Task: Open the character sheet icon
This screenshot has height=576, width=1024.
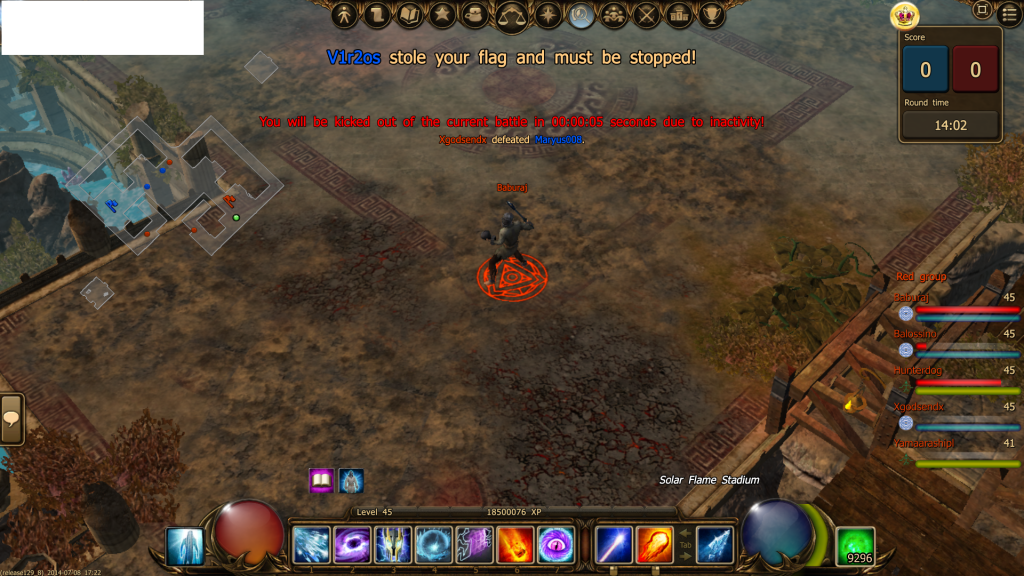Action: click(x=345, y=15)
